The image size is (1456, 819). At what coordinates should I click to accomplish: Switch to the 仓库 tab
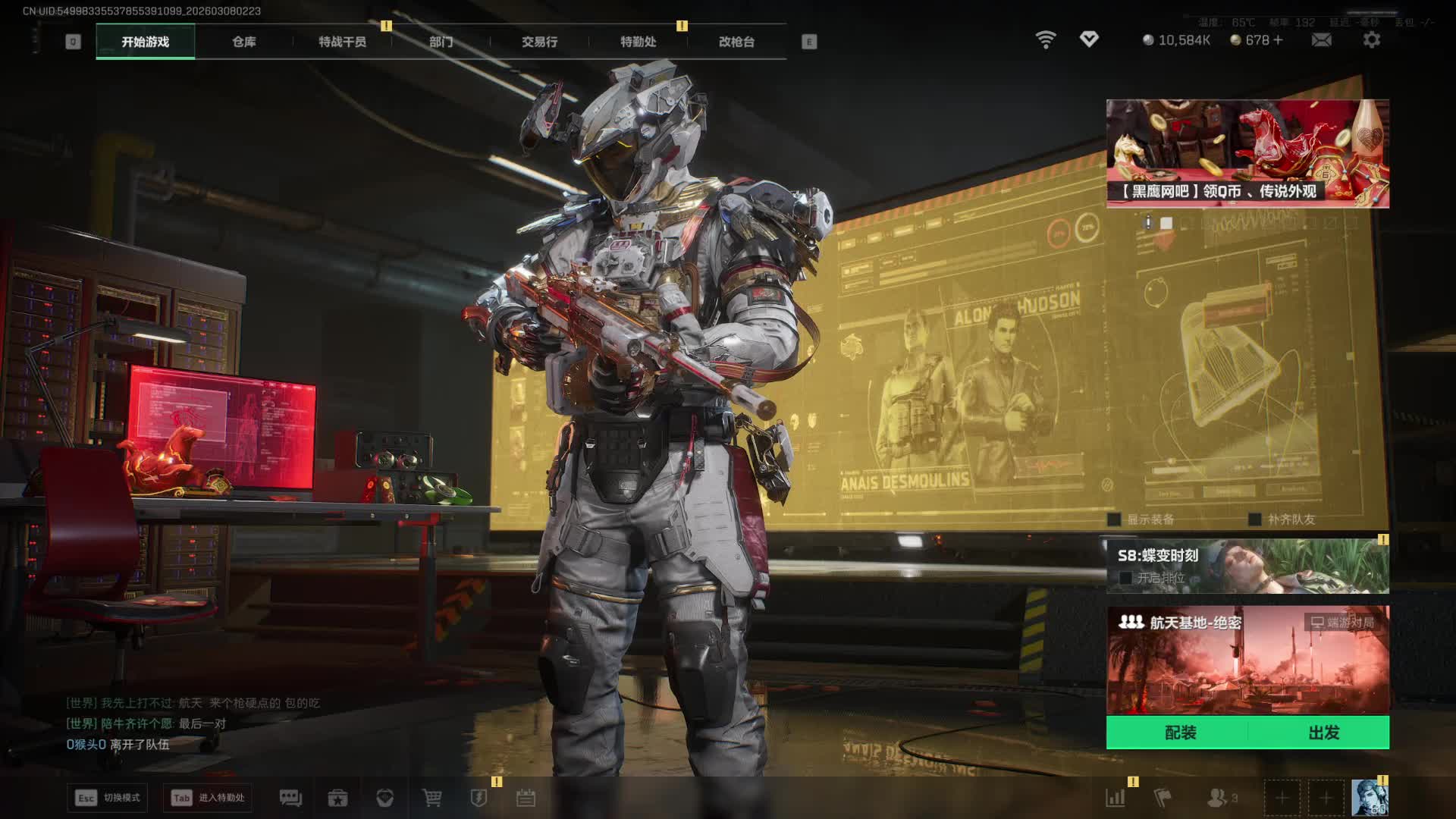point(243,42)
